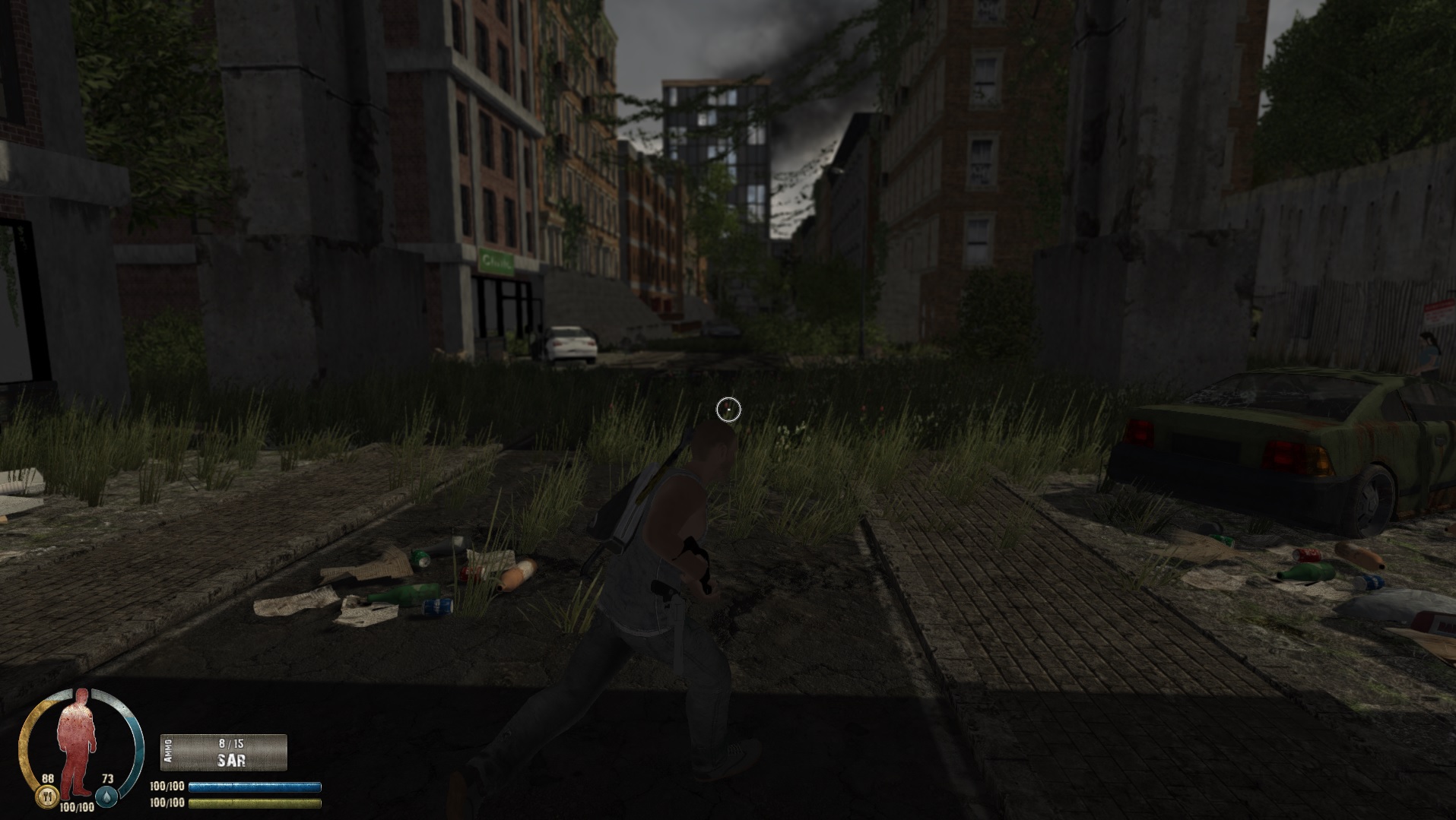This screenshot has width=1456, height=820.
Task: Click the water droplet thirst icon
Action: (x=106, y=797)
